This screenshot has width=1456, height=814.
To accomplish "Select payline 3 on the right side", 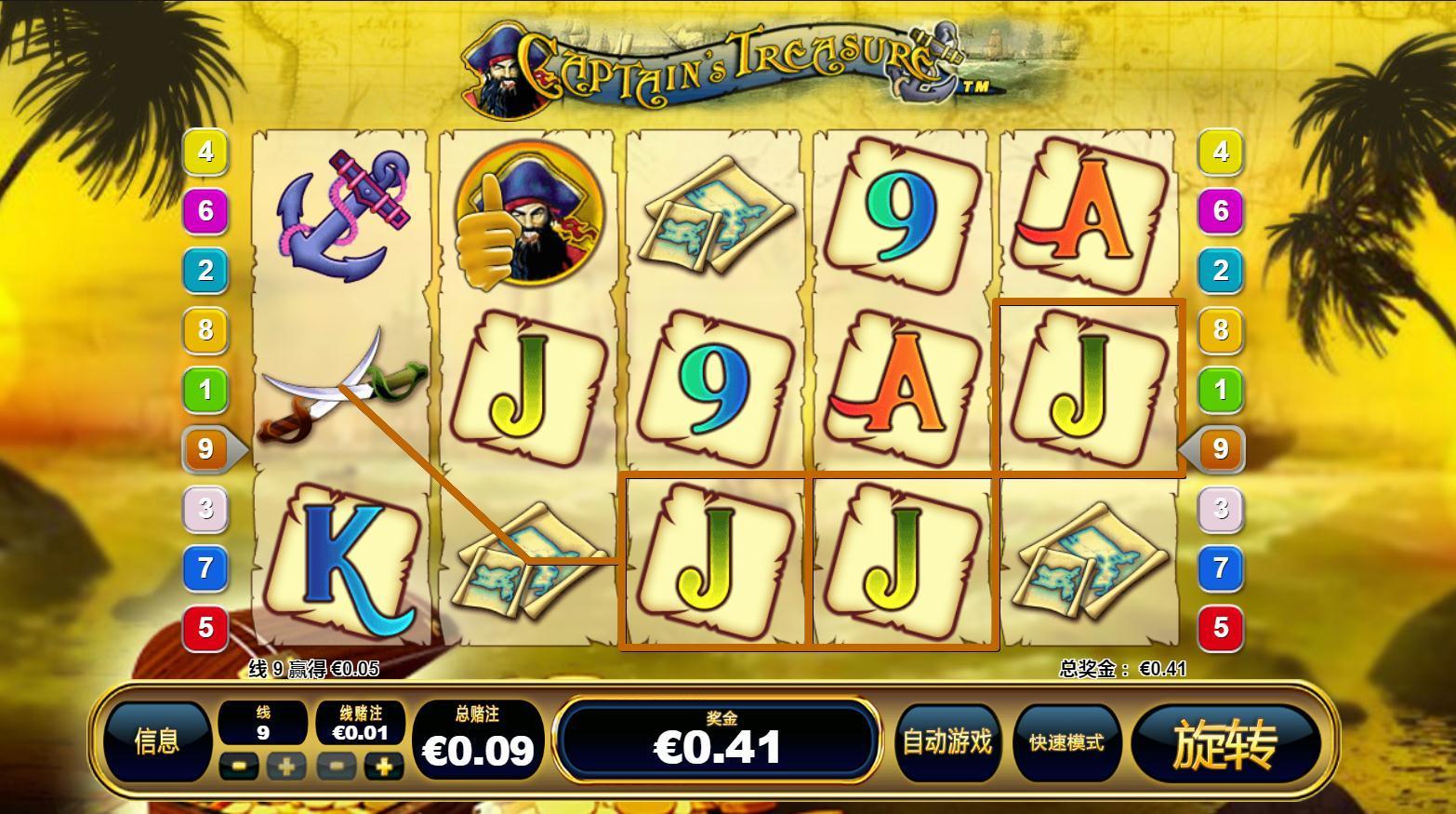I will [1220, 508].
